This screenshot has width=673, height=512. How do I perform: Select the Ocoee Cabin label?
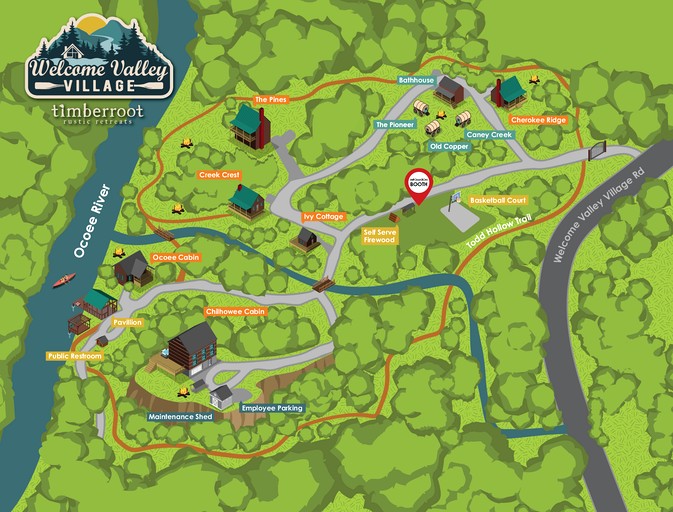176,257
